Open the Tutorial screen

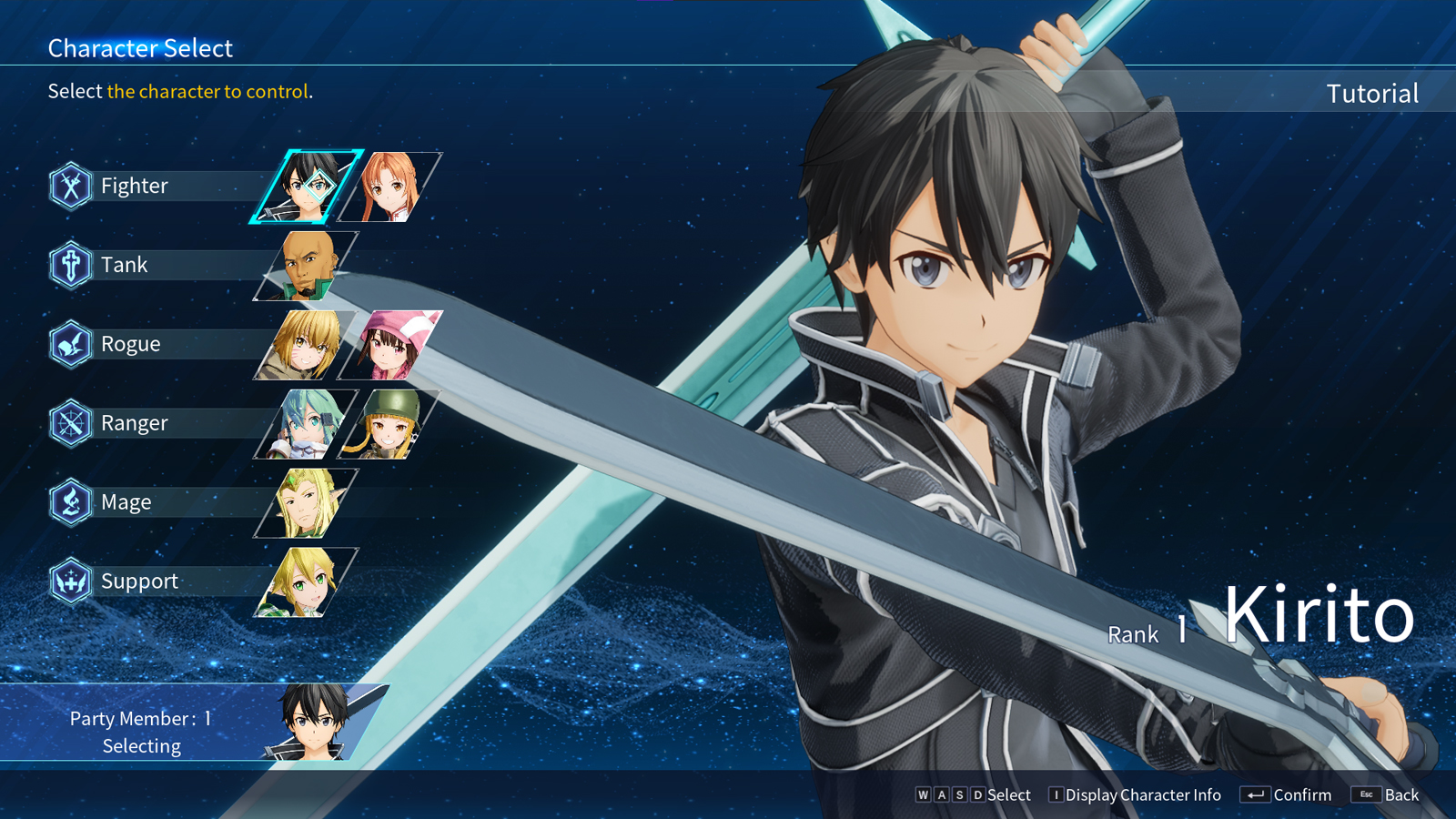[1372, 93]
